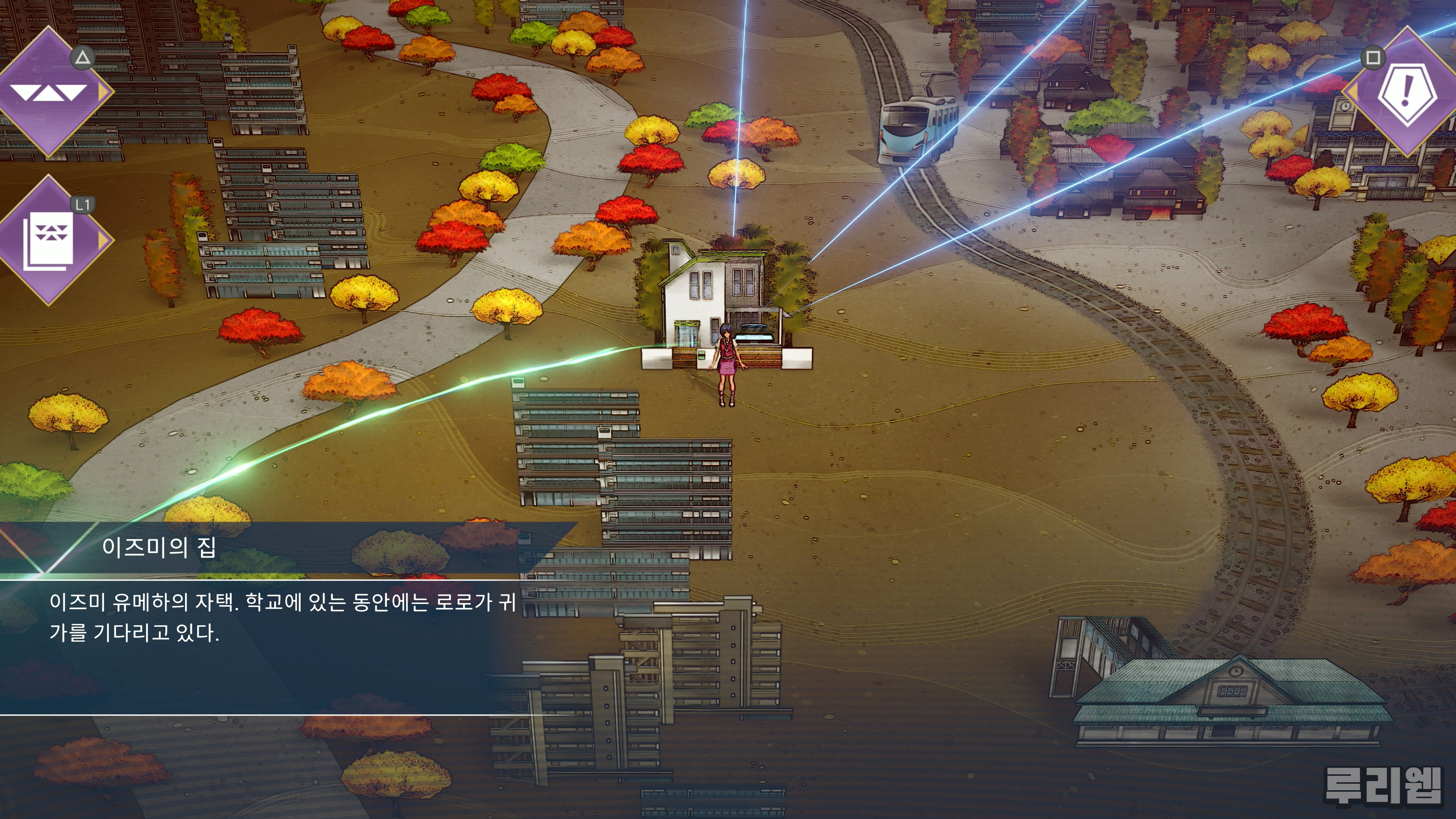The image size is (1456, 819).
Task: Open the archive files diamond icon
Action: click(x=49, y=240)
